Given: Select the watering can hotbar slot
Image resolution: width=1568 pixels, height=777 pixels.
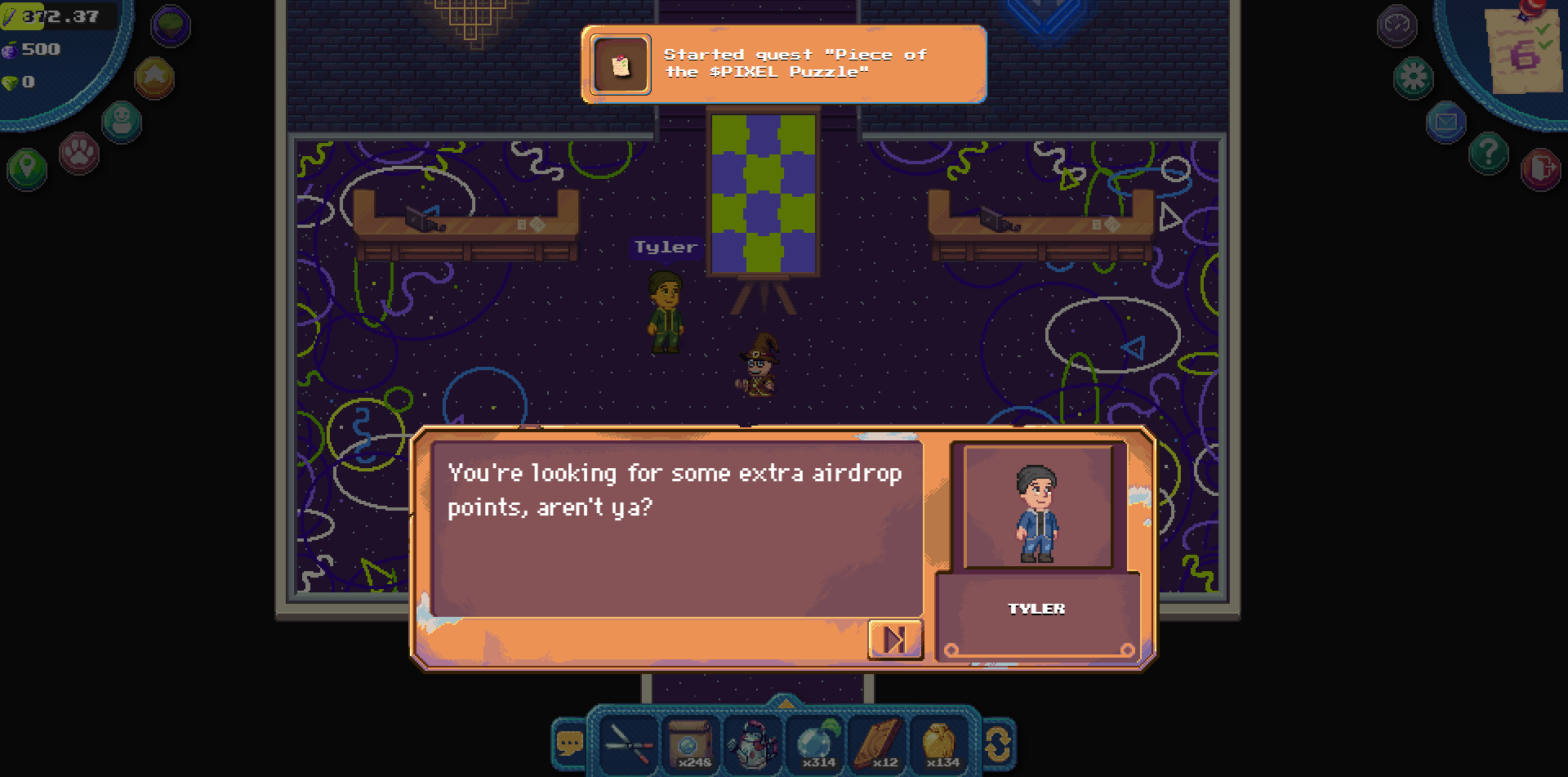Looking at the screenshot, I should pos(753,744).
